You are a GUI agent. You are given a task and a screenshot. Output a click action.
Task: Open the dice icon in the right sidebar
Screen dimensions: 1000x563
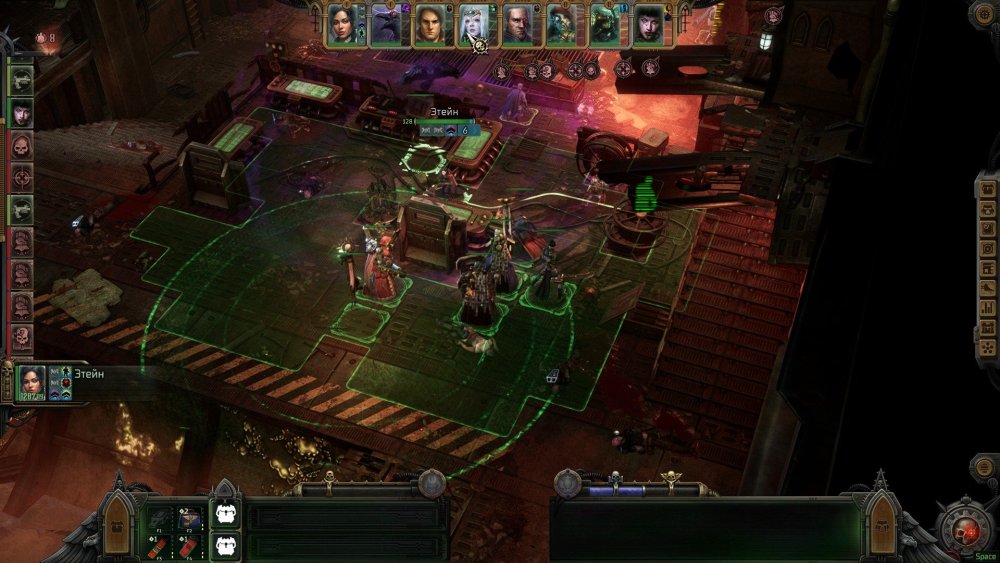[x=987, y=348]
